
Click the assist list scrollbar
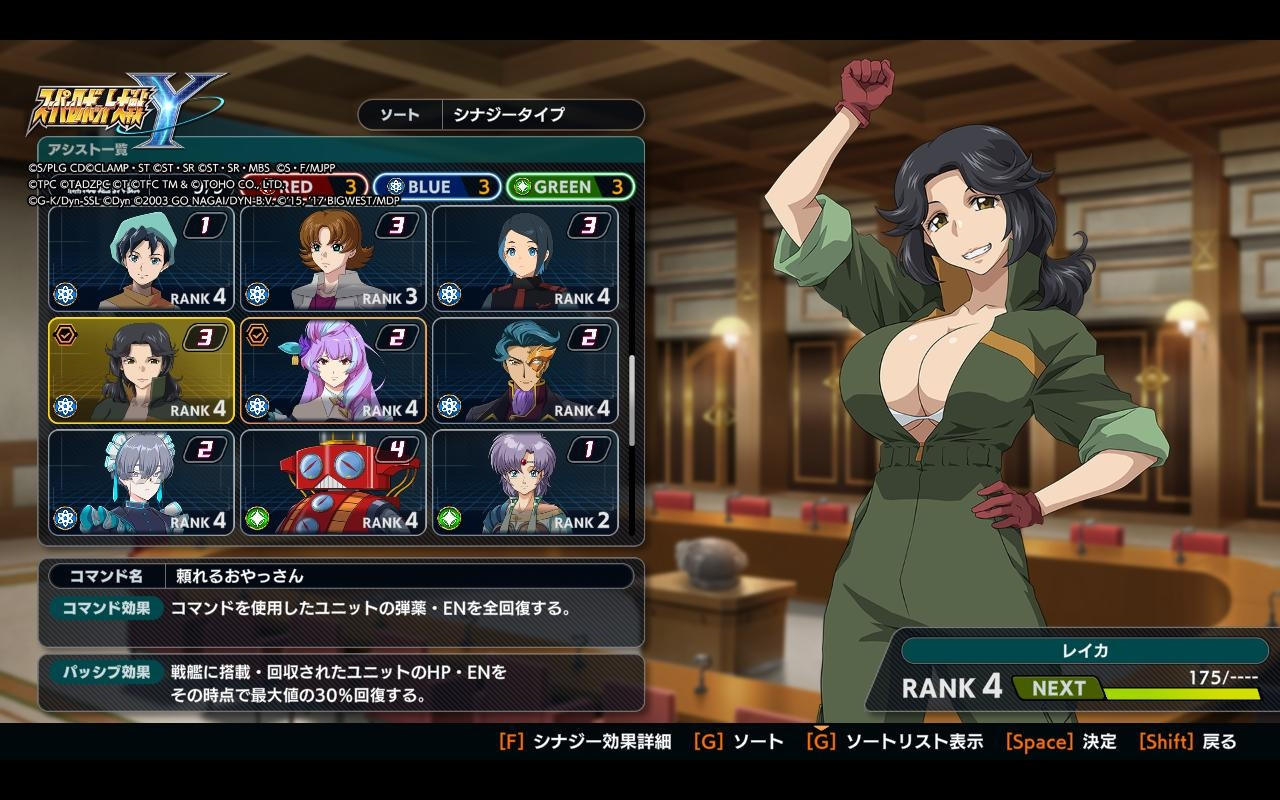(631, 400)
